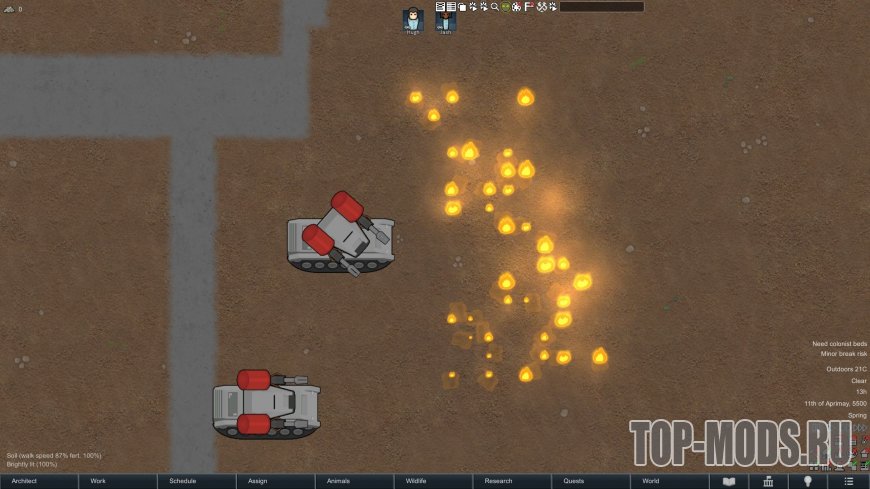Viewport: 870px width, 489px height.
Task: Click the red flag icon in top toolbar
Action: pos(528,7)
